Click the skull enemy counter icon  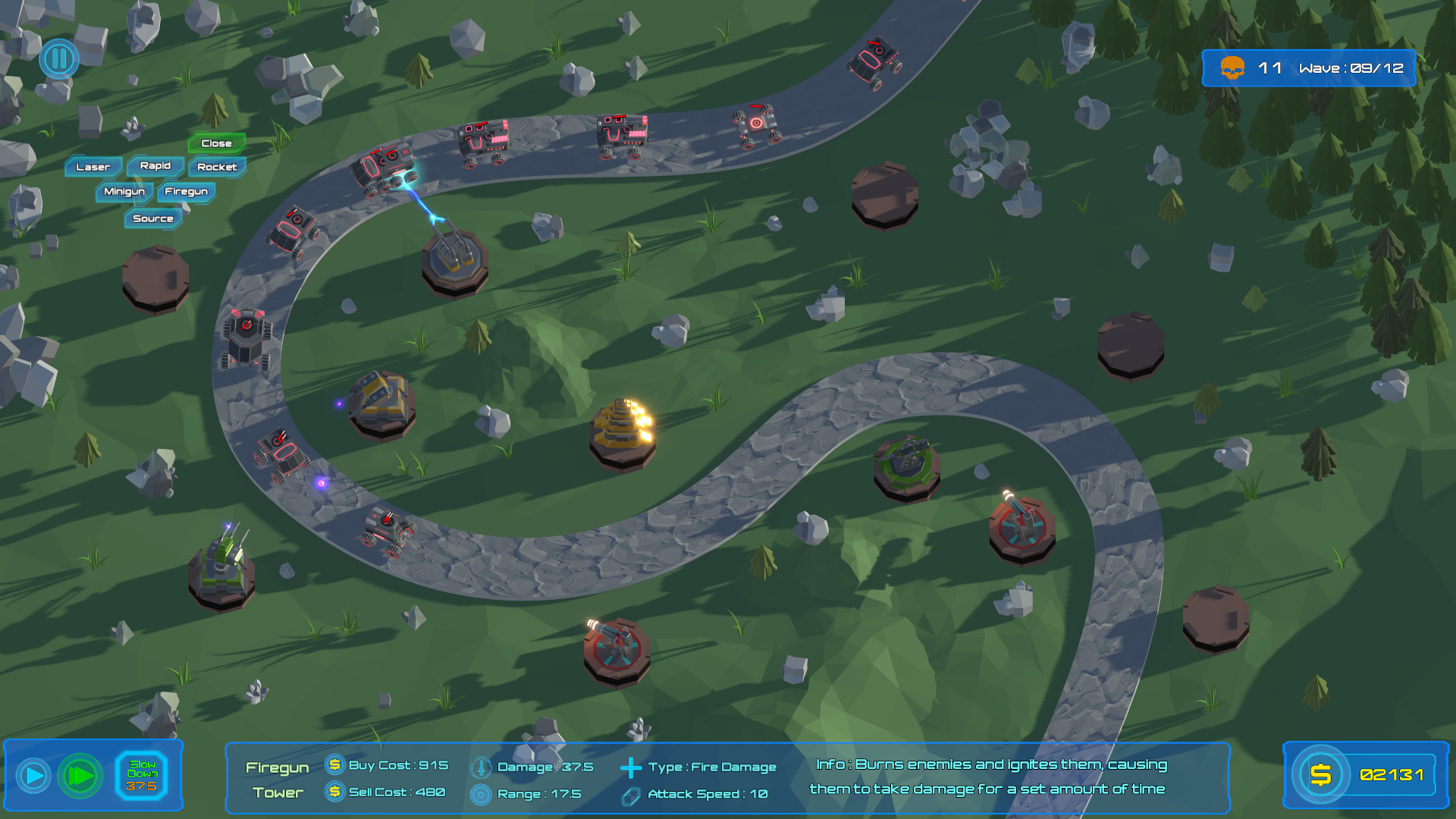click(1233, 67)
